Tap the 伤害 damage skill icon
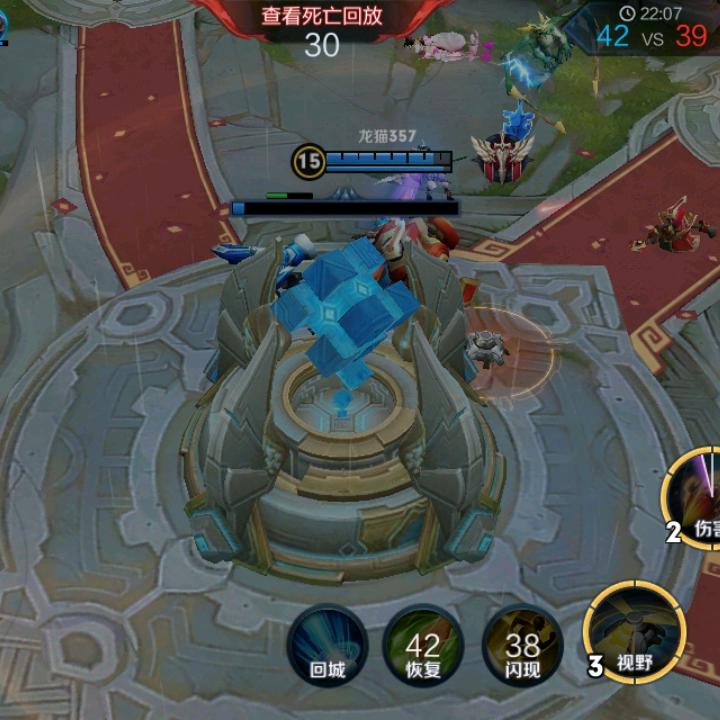Screen dimensions: 720x720 coord(698,497)
